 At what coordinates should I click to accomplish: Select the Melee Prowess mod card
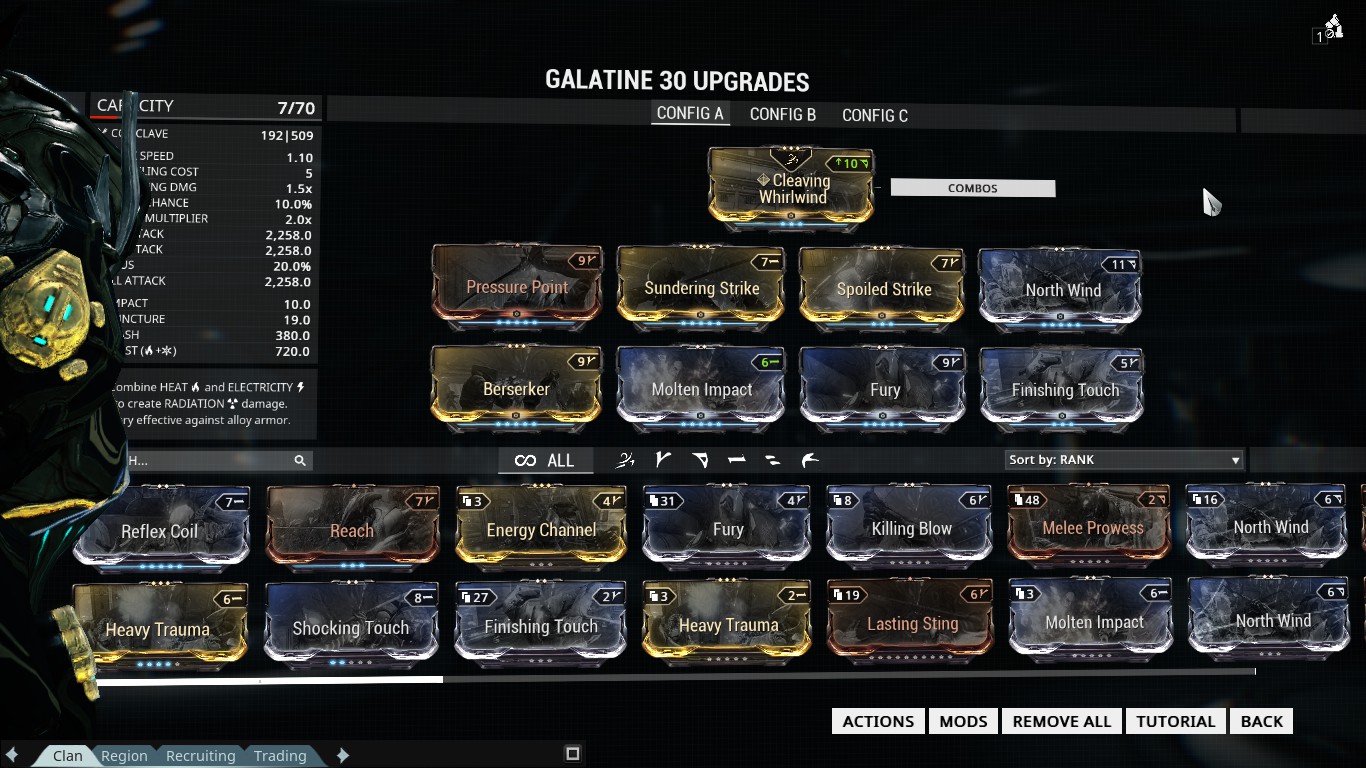tap(1093, 527)
